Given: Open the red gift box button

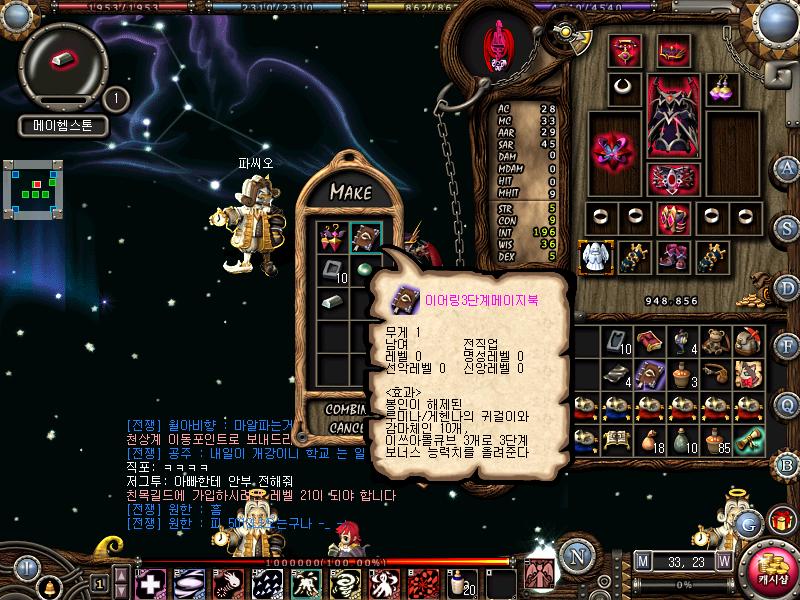Looking at the screenshot, I should [780, 521].
